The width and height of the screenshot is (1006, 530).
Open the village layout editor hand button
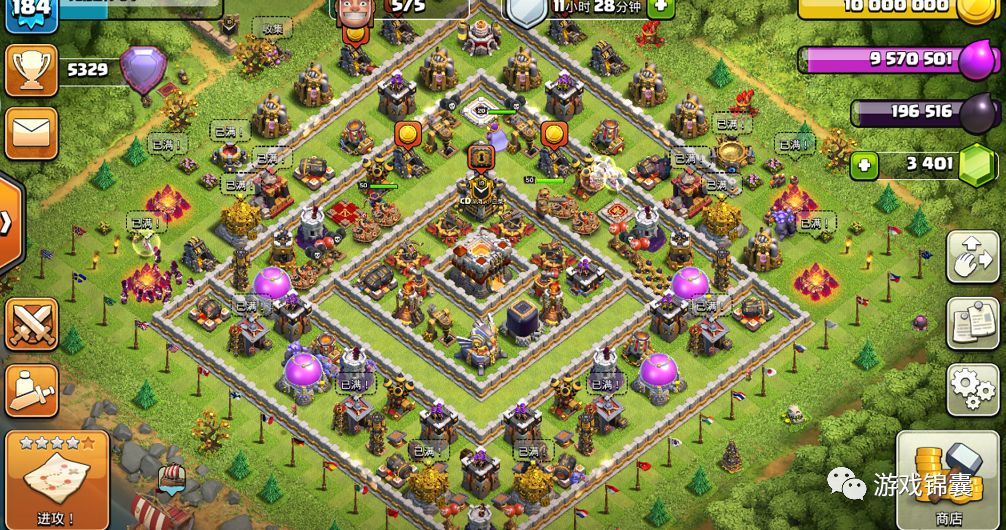(972, 257)
